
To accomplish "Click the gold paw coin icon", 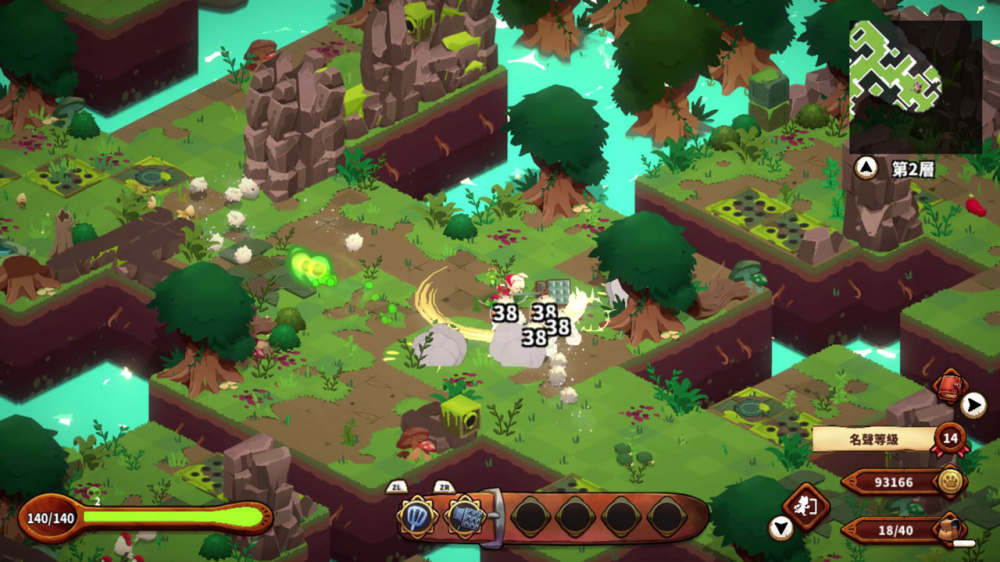I will (949, 482).
